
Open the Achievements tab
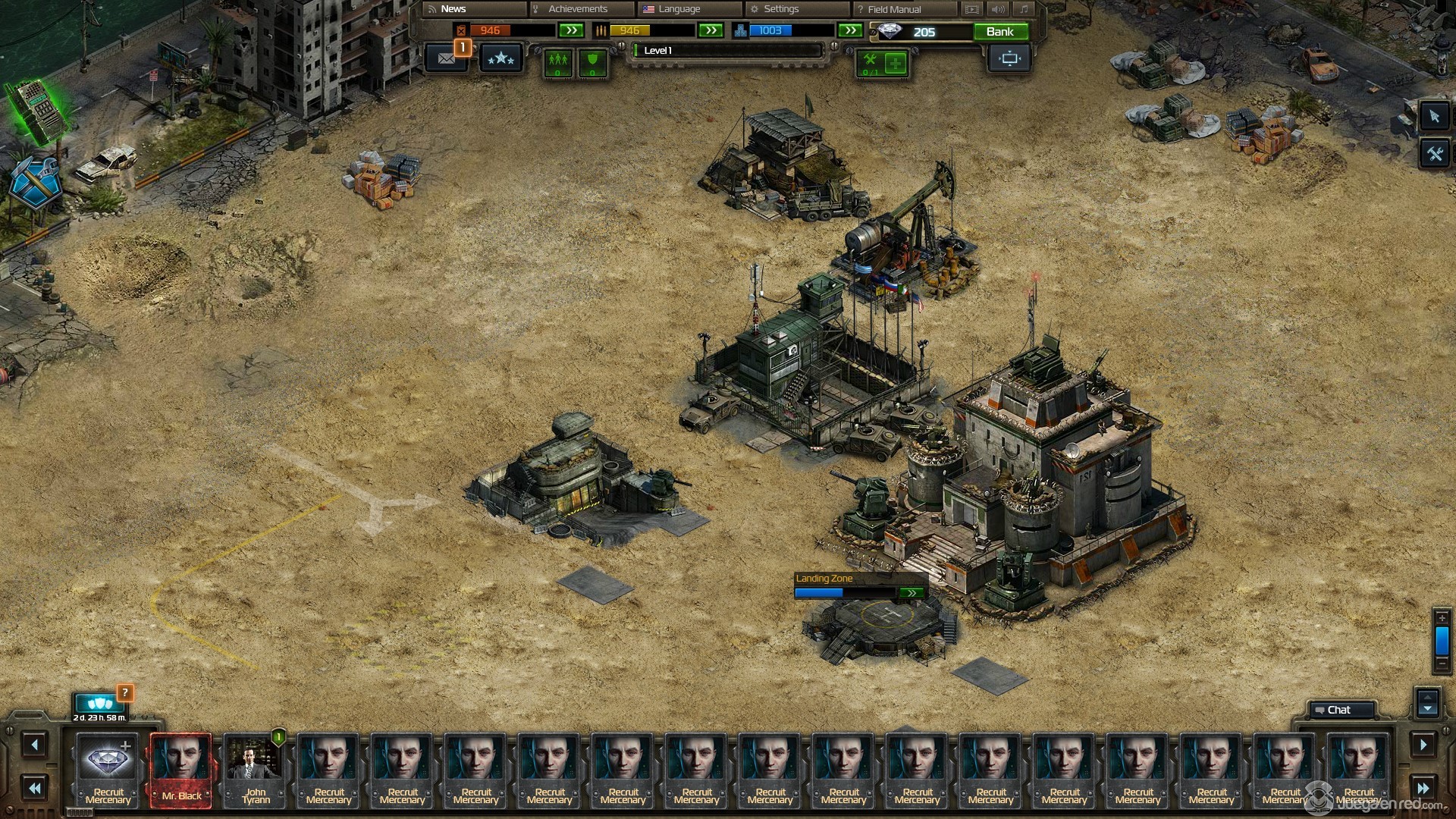pyautogui.click(x=578, y=9)
